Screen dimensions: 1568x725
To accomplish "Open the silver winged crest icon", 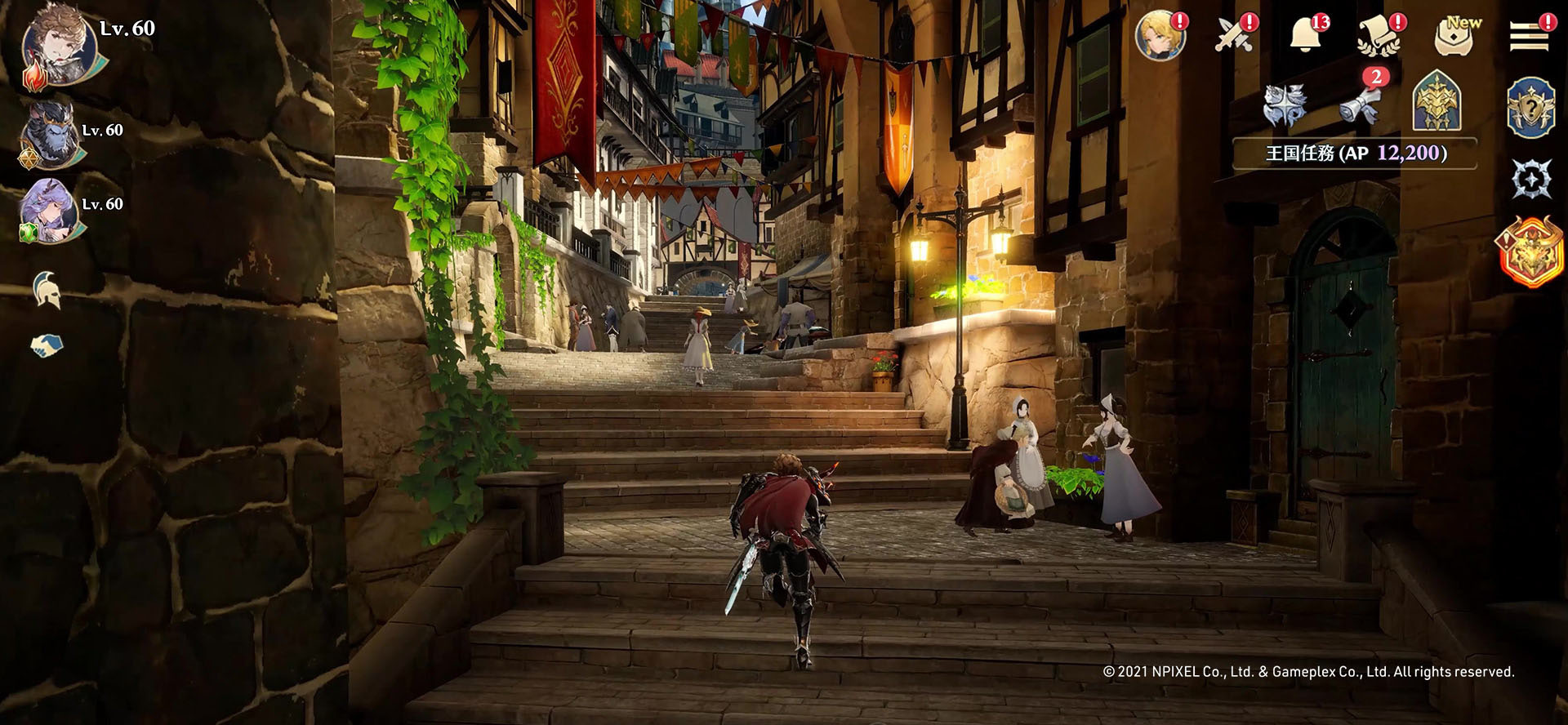I will [1285, 105].
